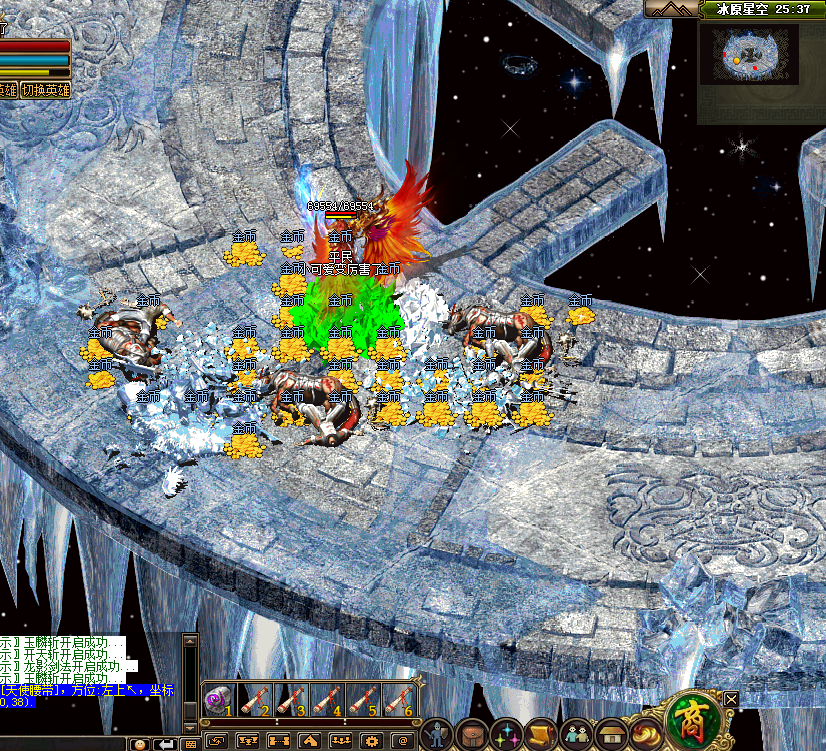
Task: Open the quest scroll icon
Action: (541, 735)
